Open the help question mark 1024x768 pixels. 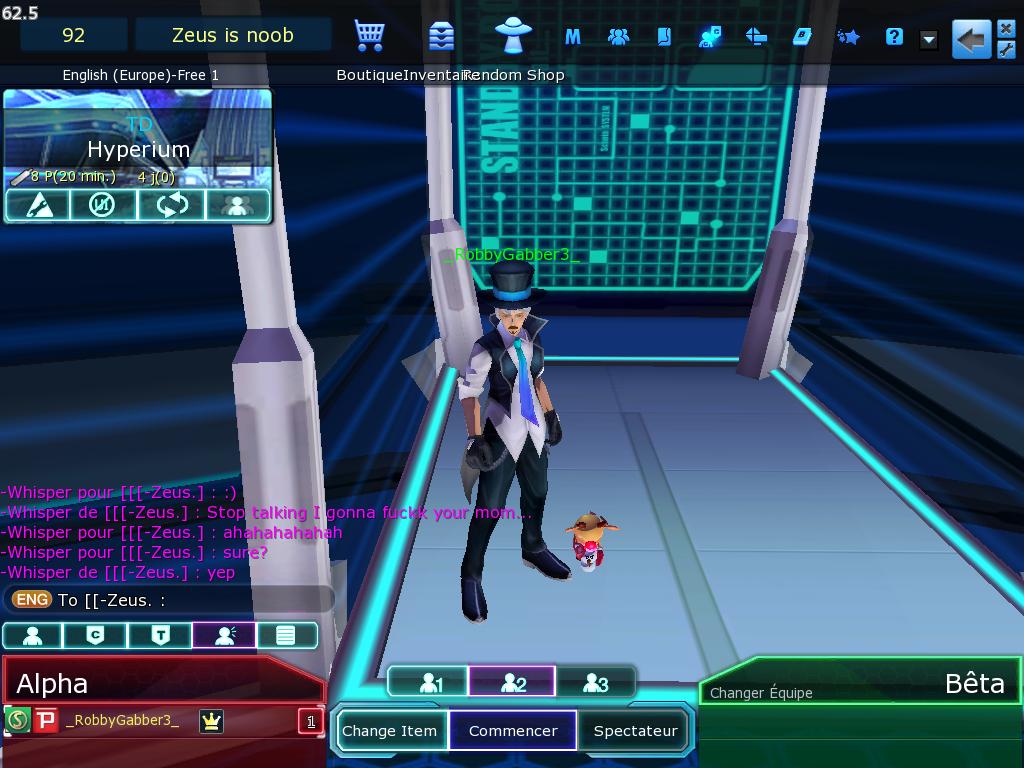click(x=894, y=37)
